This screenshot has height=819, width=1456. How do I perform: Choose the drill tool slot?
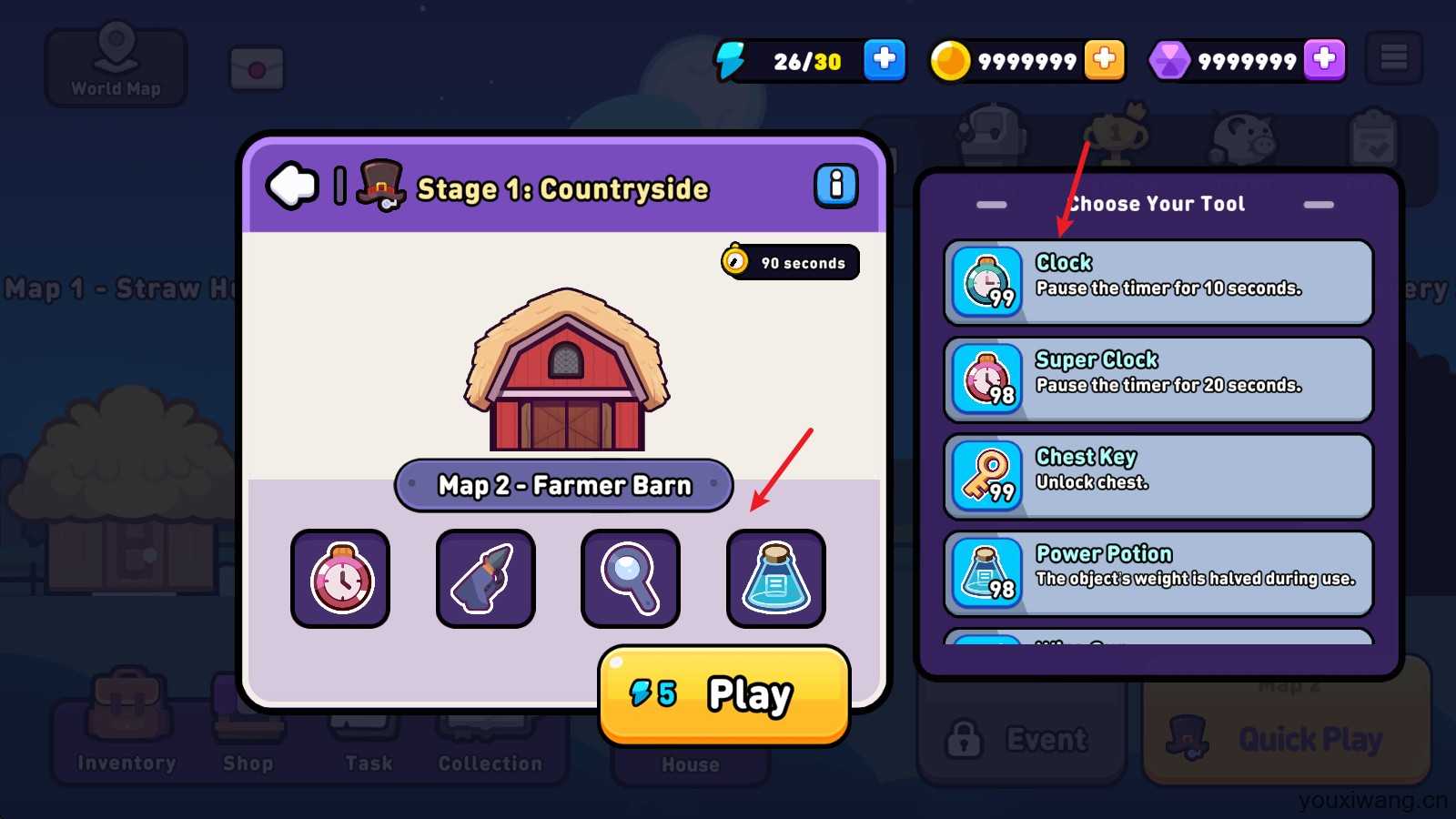tap(486, 579)
